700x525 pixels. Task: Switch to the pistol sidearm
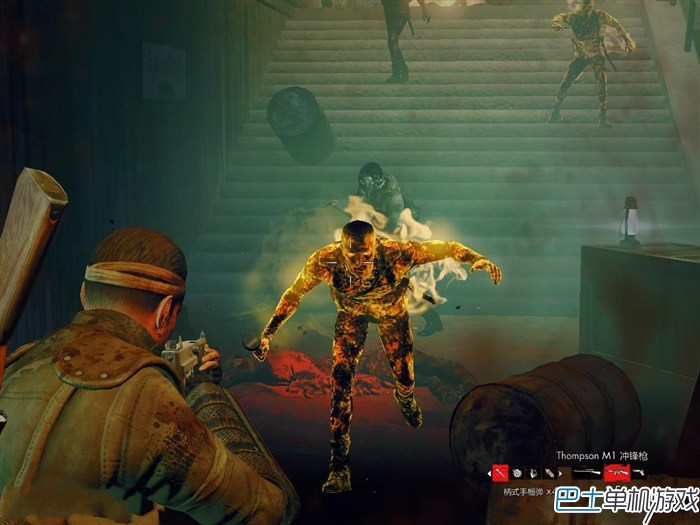(x=638, y=472)
